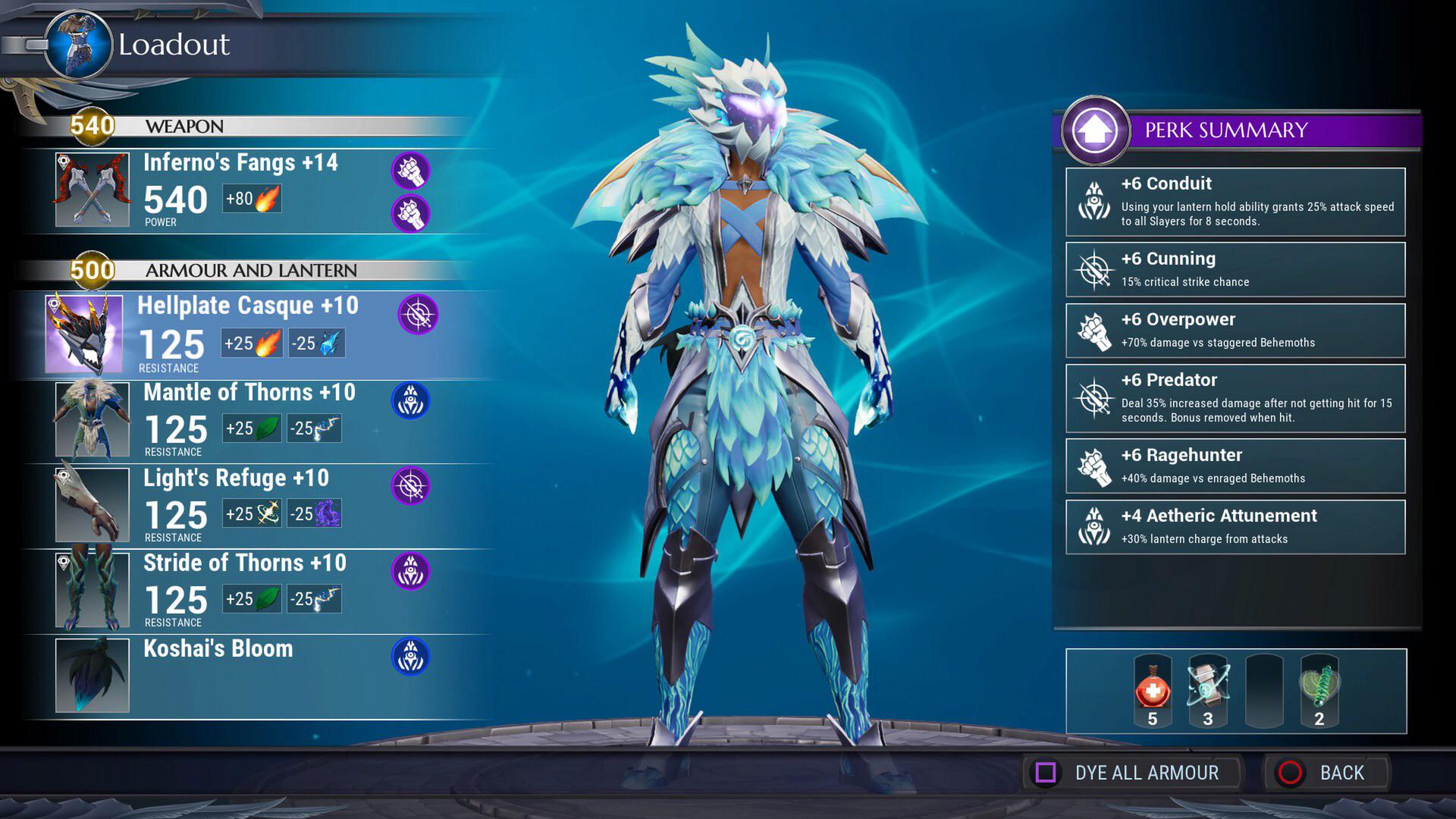The image size is (1456, 819).
Task: Go back with the Back button
Action: point(1326,773)
